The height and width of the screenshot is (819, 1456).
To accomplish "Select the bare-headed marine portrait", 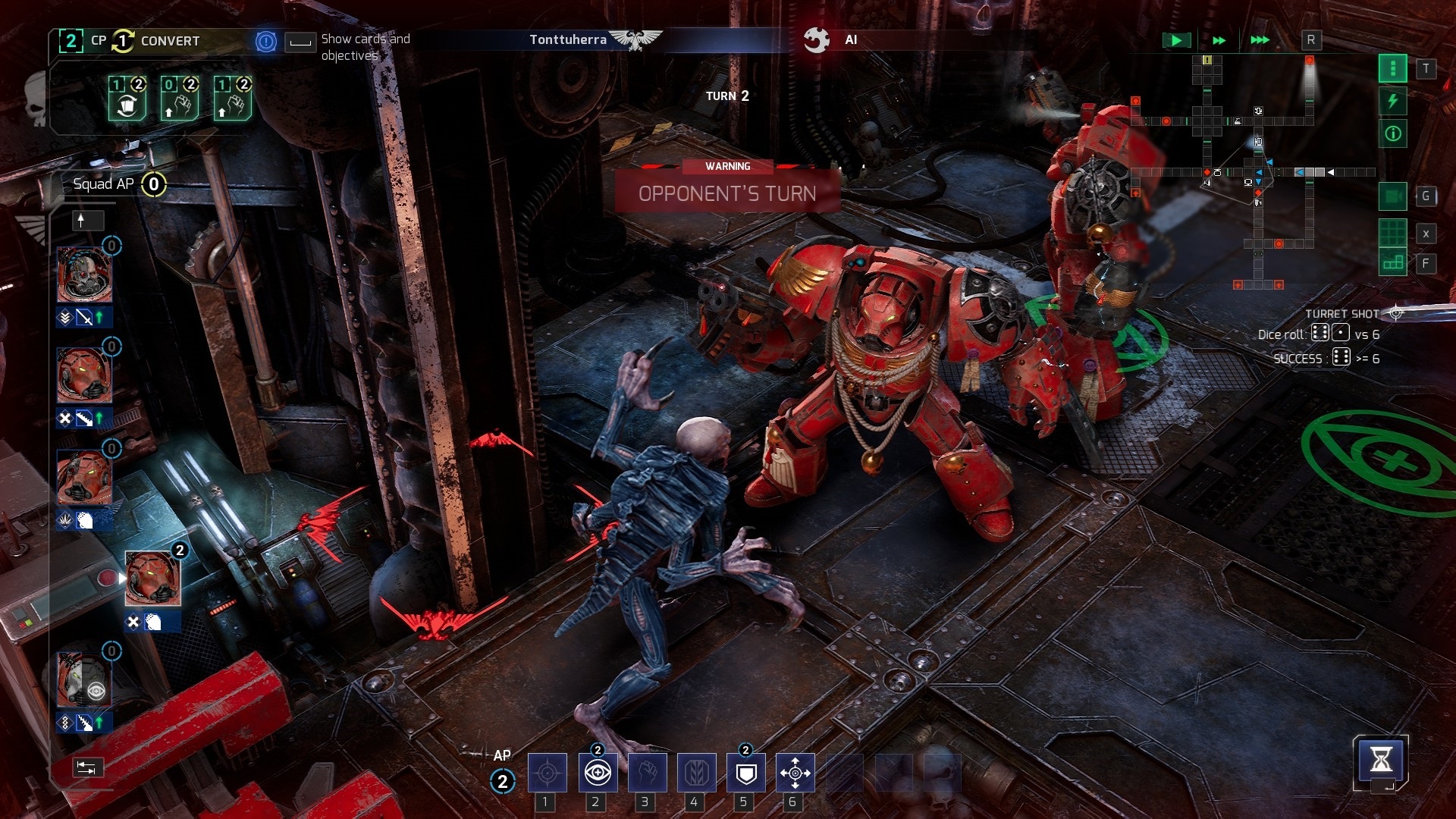I will [x=84, y=275].
